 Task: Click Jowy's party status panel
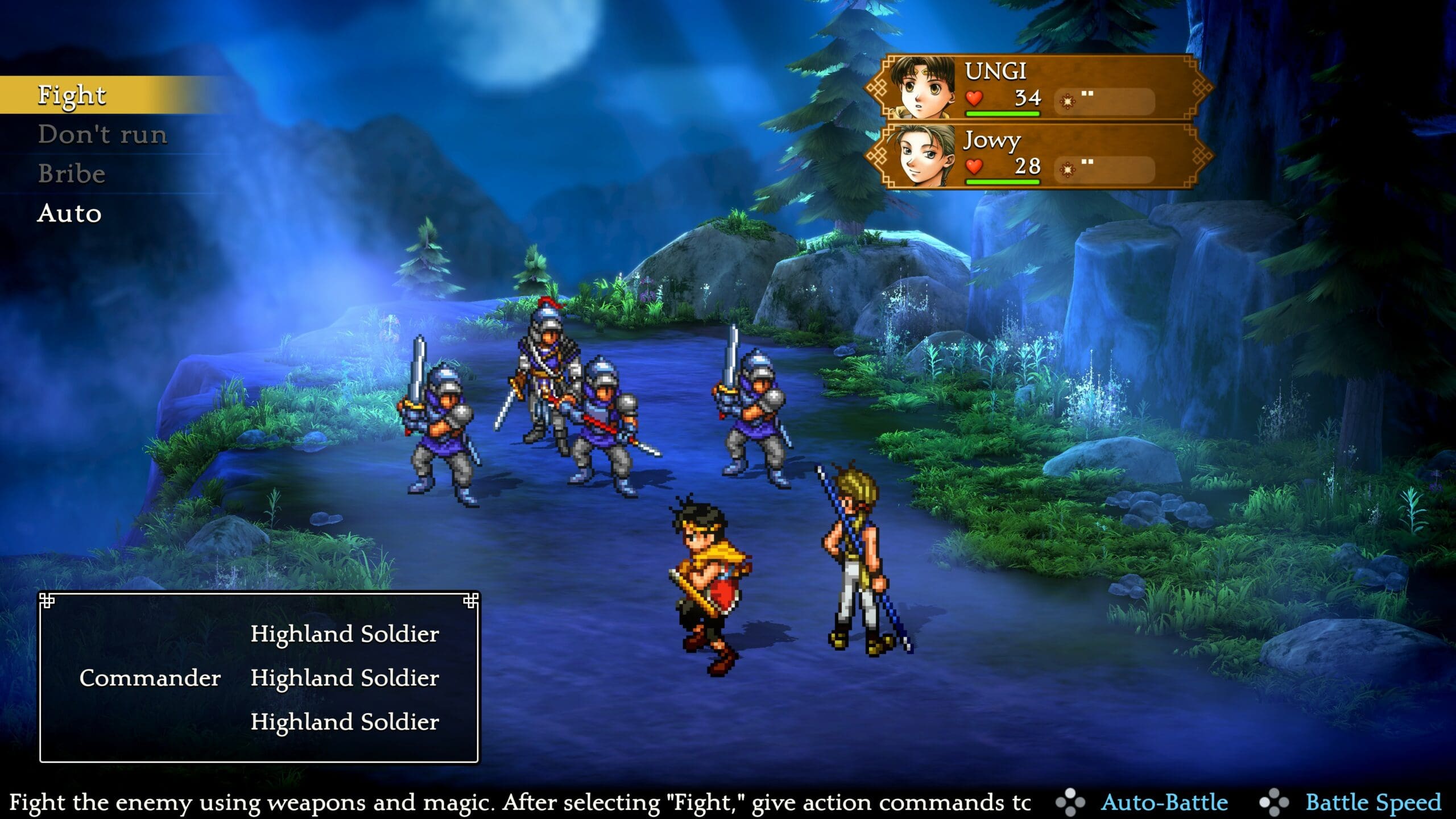point(1038,156)
